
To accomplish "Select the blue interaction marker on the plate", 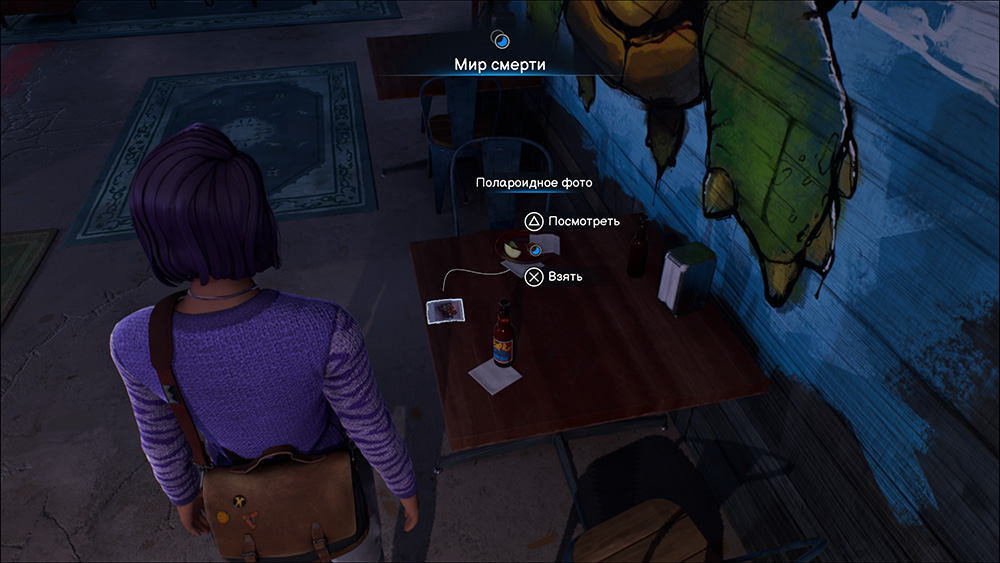I will pyautogui.click(x=535, y=249).
